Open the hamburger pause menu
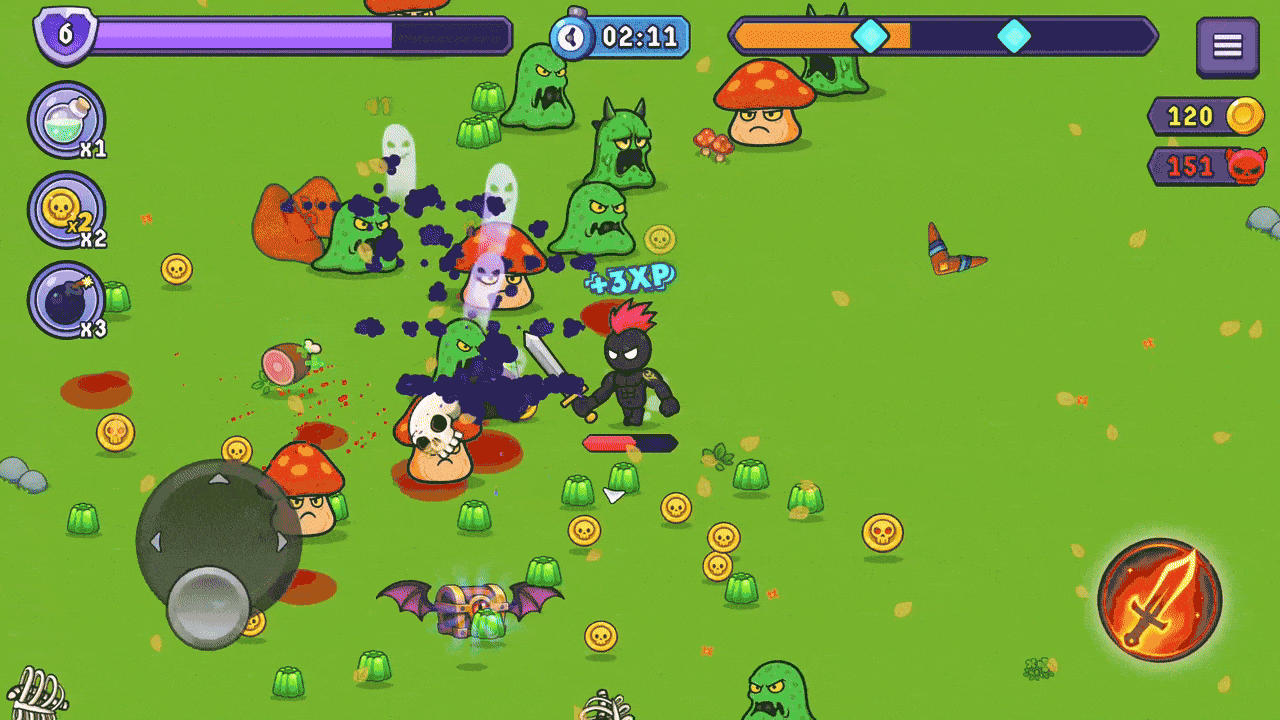Viewport: 1280px width, 720px height. tap(1227, 46)
